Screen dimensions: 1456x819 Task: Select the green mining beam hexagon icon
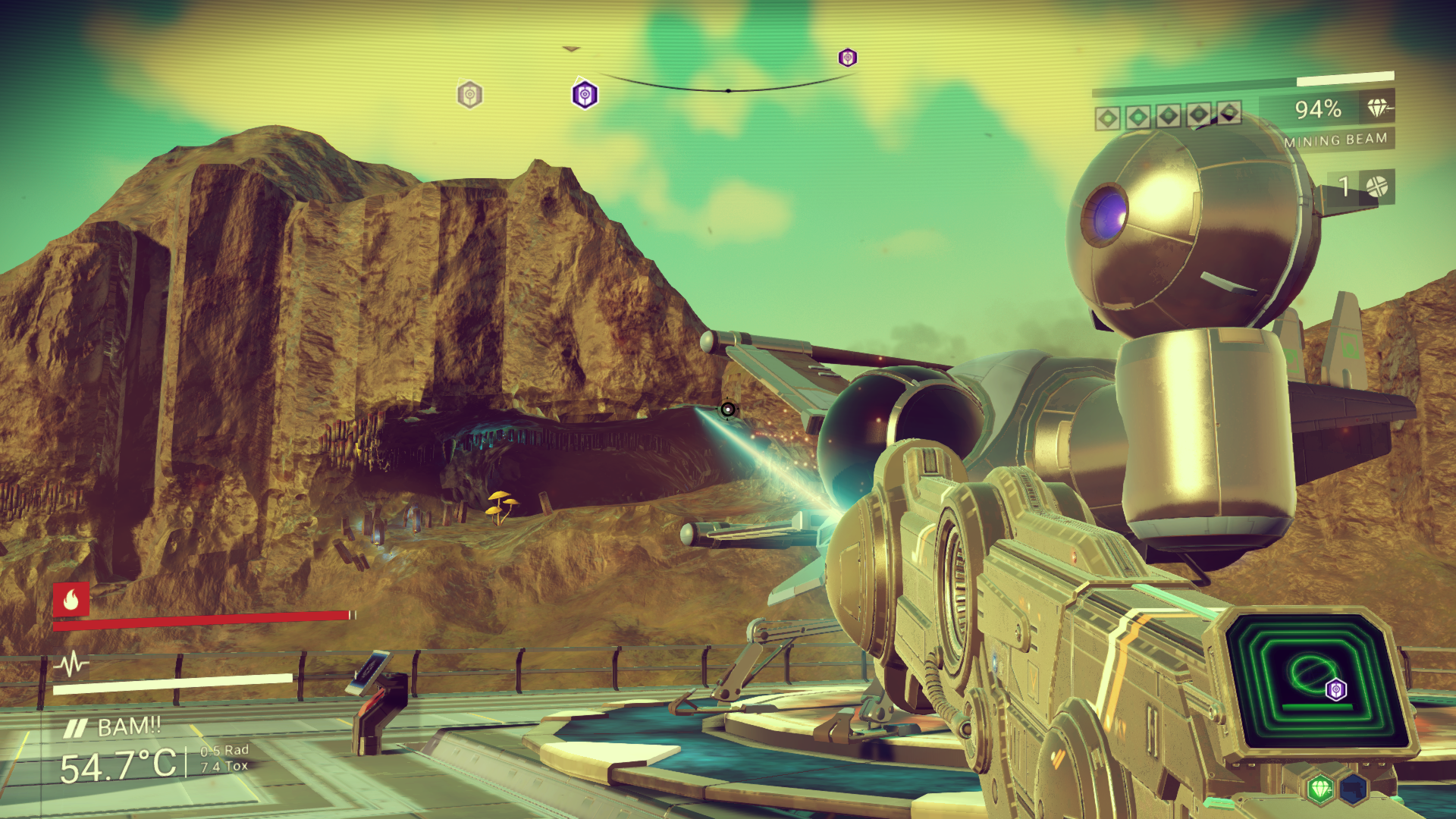1320,789
